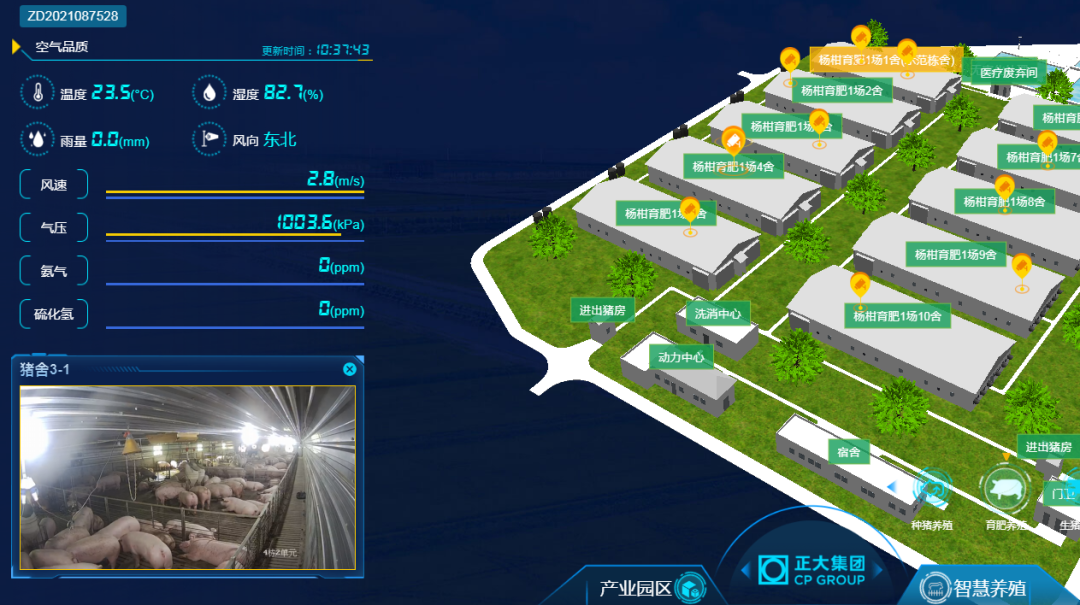This screenshot has height=605, width=1080.
Task: Open the 洗消中心 building label
Action: 718,314
